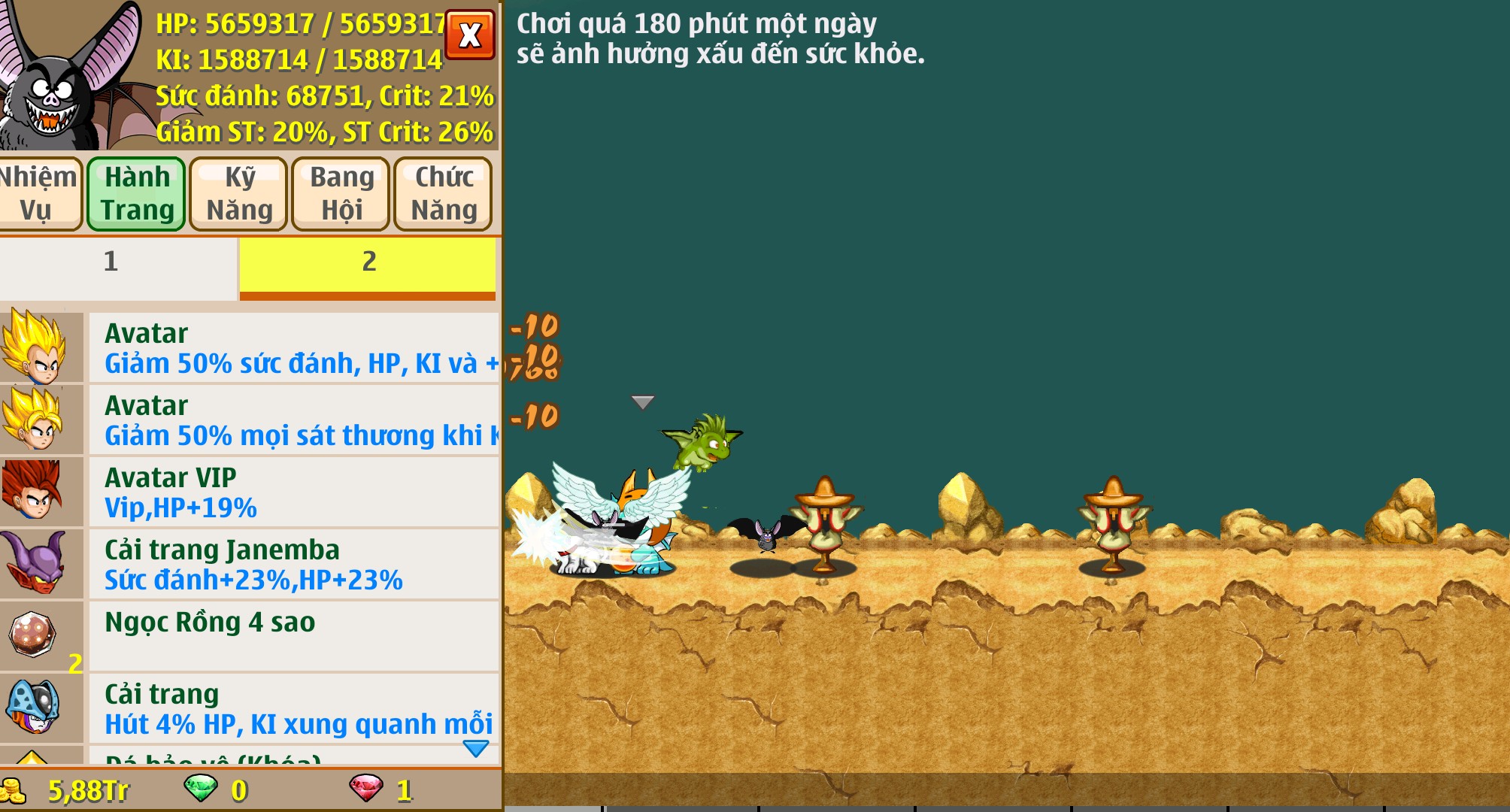This screenshot has width=1510, height=812.
Task: Switch to the Nhiệm Vụ tab
Action: tap(38, 193)
